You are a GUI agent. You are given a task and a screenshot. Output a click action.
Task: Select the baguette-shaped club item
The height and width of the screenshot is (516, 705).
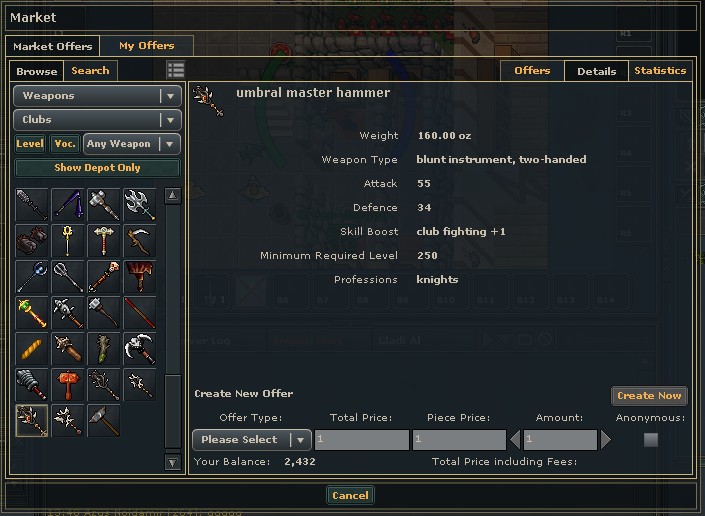31,349
